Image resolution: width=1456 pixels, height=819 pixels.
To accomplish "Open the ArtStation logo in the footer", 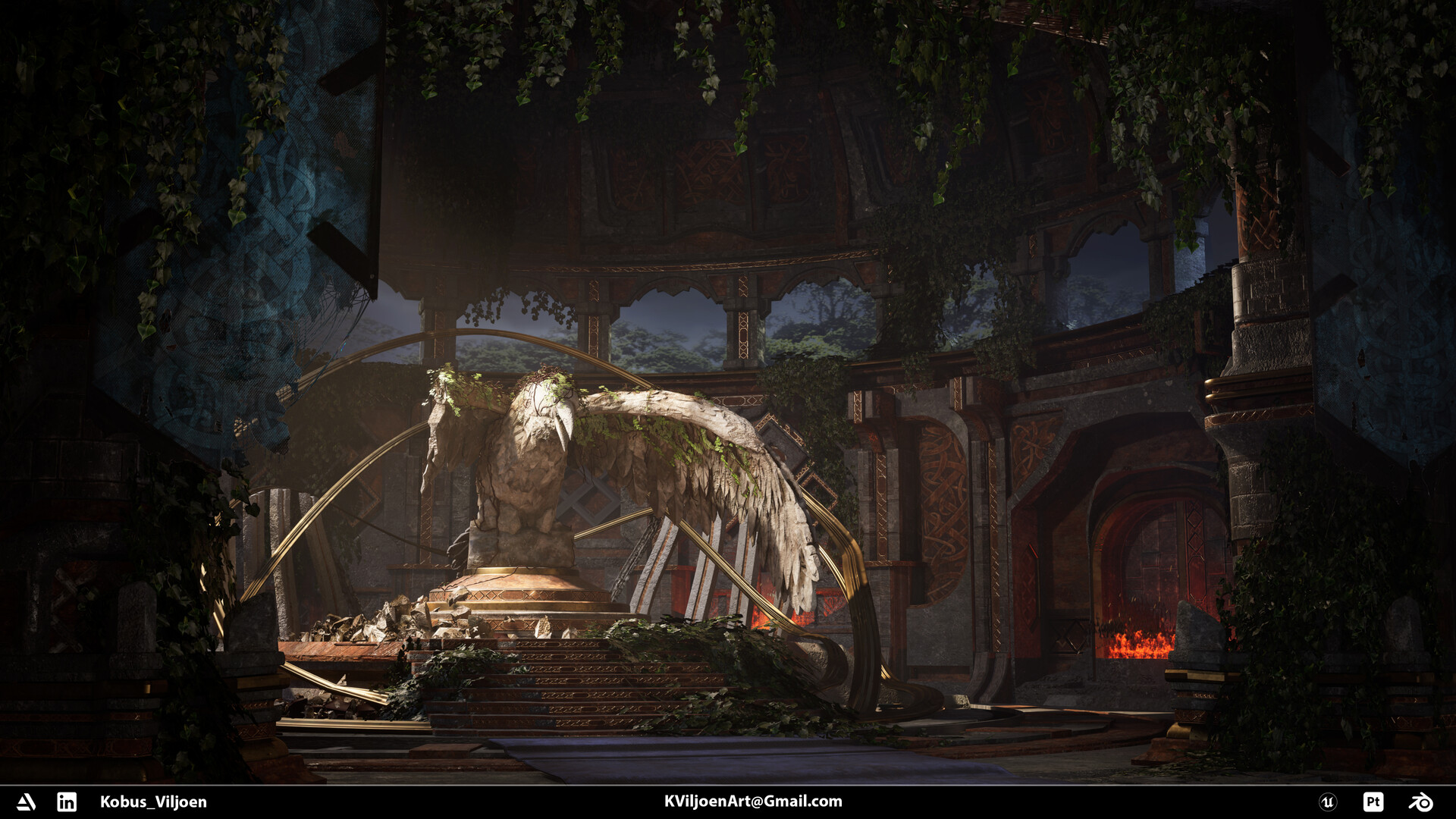I will (x=27, y=802).
